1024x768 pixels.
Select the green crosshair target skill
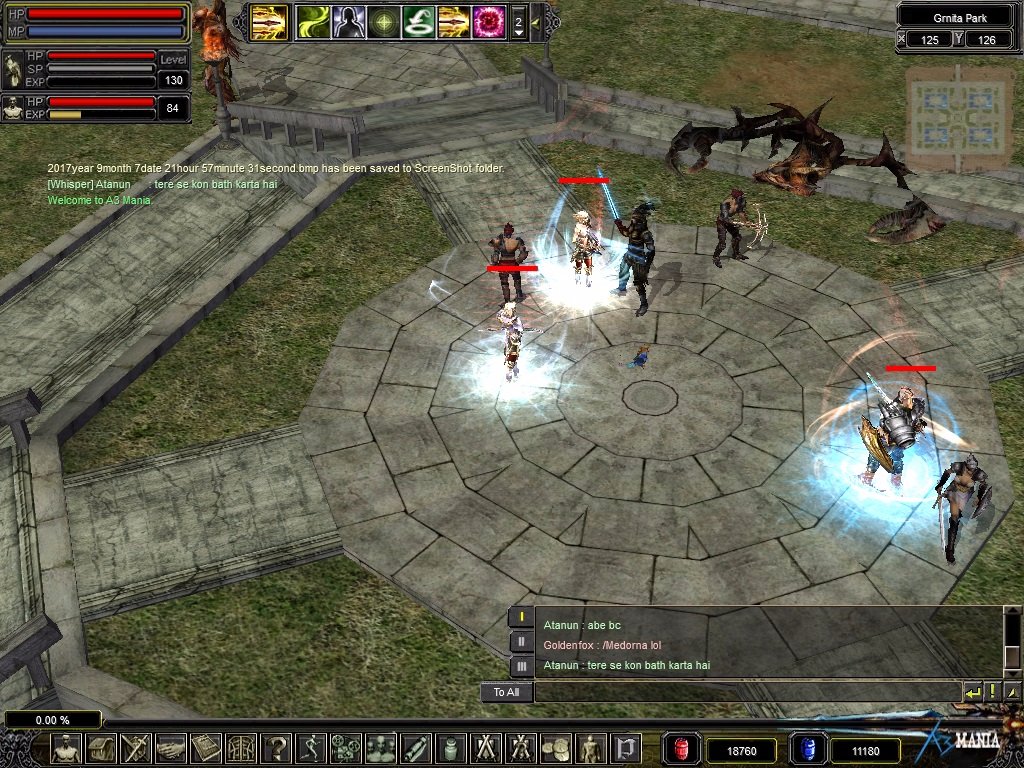coord(382,21)
